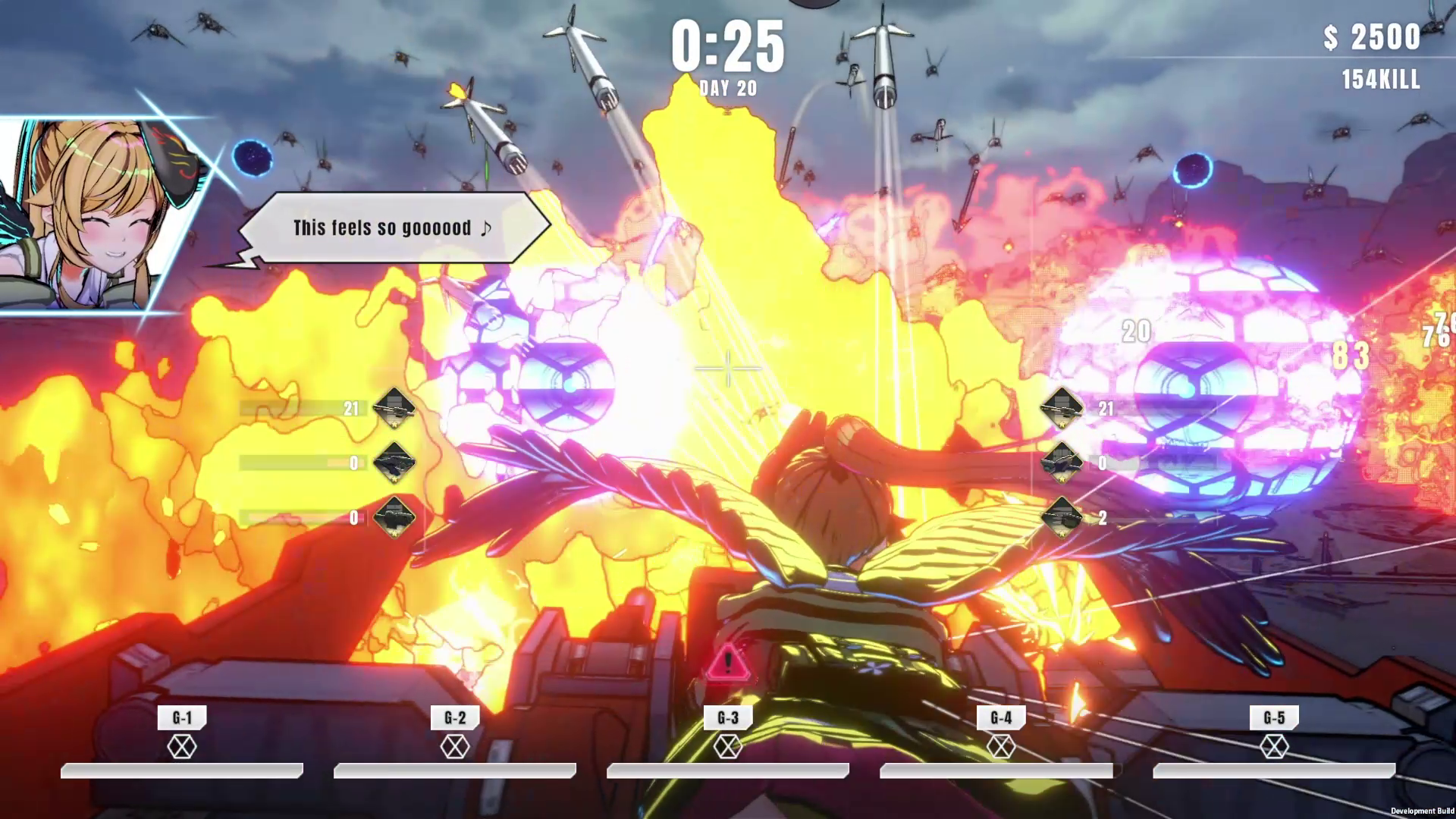Select the G-1 gate marker
1456x819 pixels.
click(182, 718)
